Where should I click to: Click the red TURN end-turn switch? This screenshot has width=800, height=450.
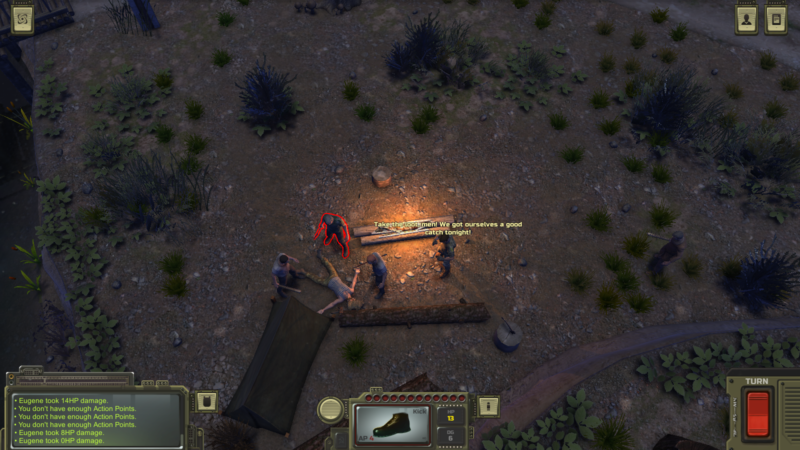coord(758,413)
